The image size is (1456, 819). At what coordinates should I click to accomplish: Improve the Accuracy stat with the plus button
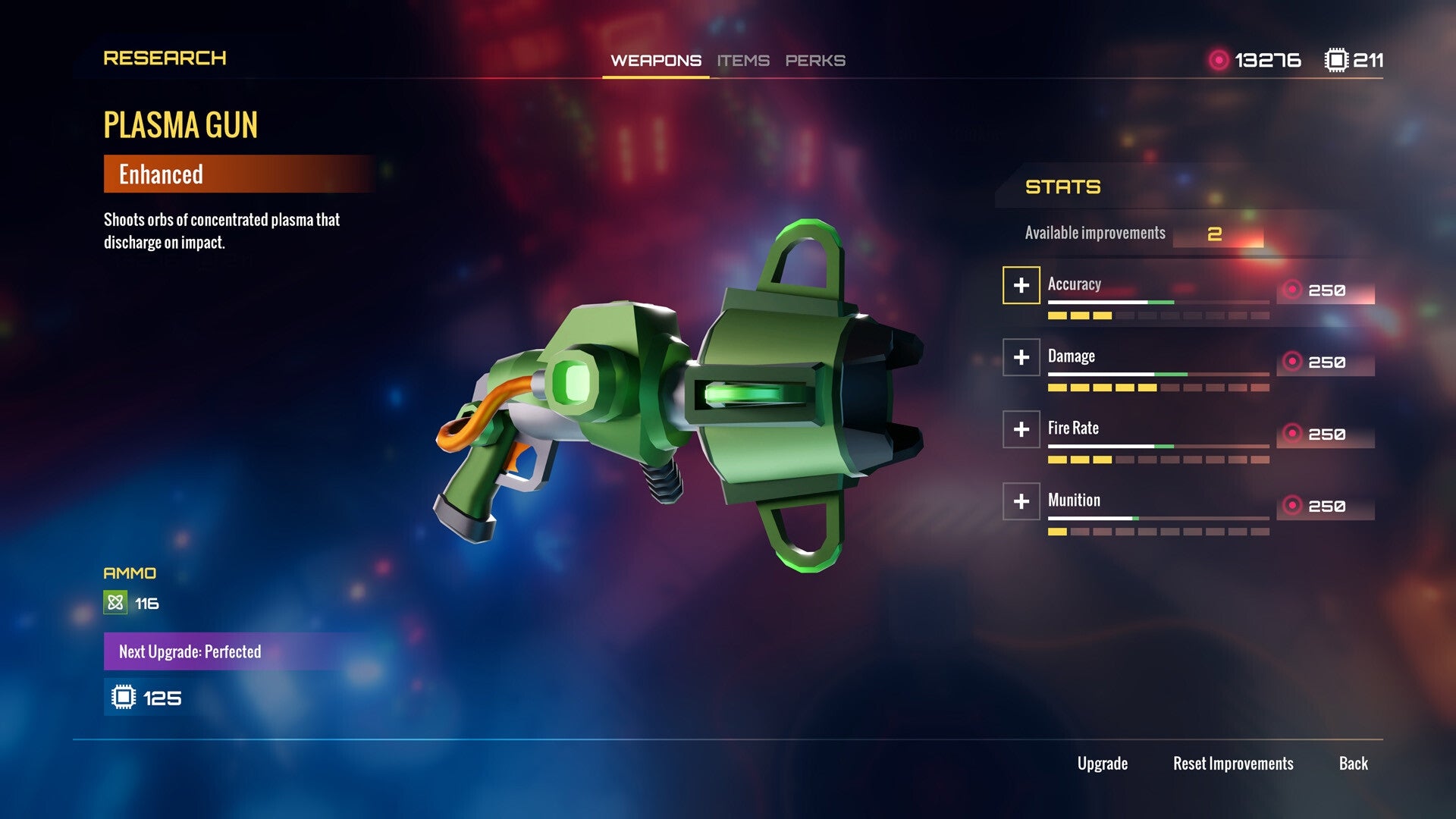coord(1021,286)
